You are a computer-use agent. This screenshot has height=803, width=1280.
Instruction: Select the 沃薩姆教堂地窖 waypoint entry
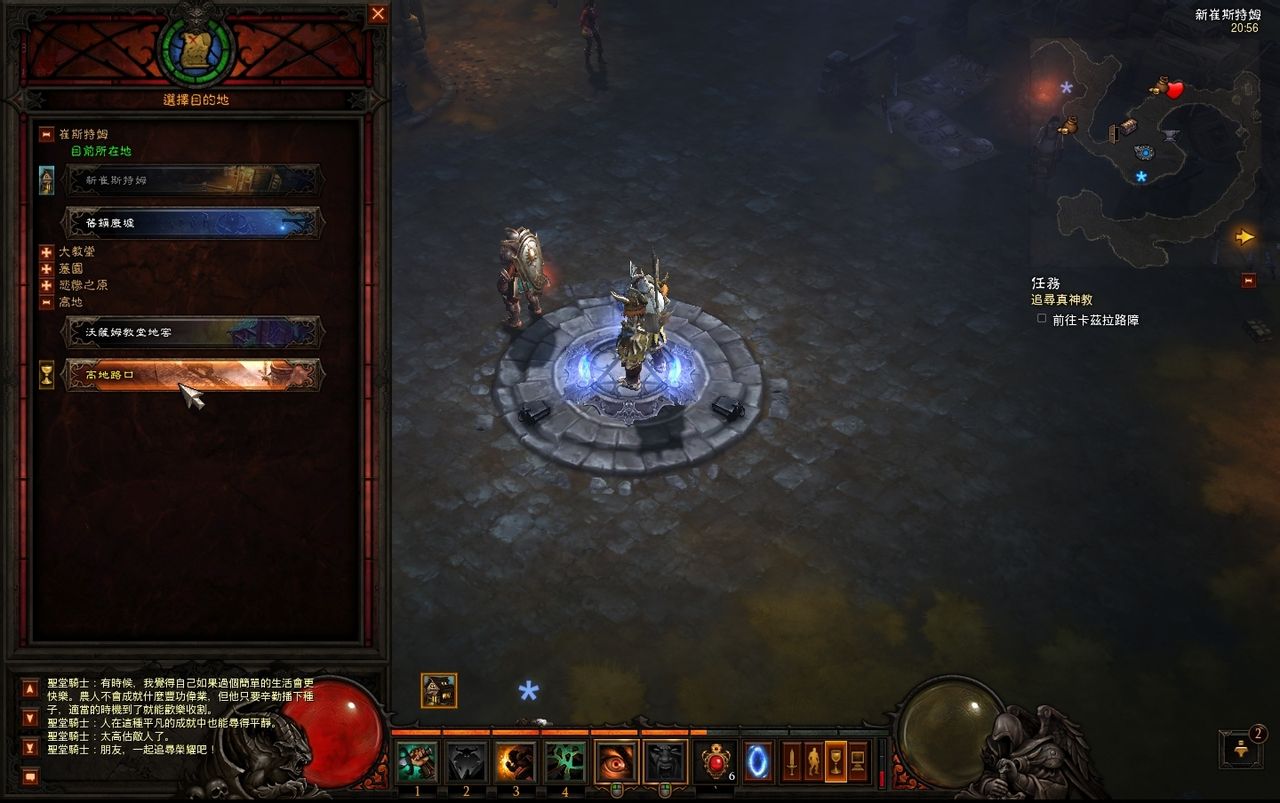click(x=192, y=332)
